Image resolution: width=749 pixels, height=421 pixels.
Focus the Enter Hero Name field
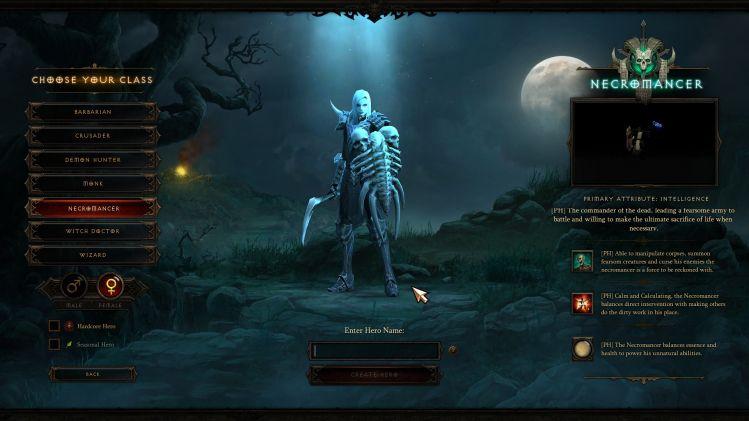375,351
